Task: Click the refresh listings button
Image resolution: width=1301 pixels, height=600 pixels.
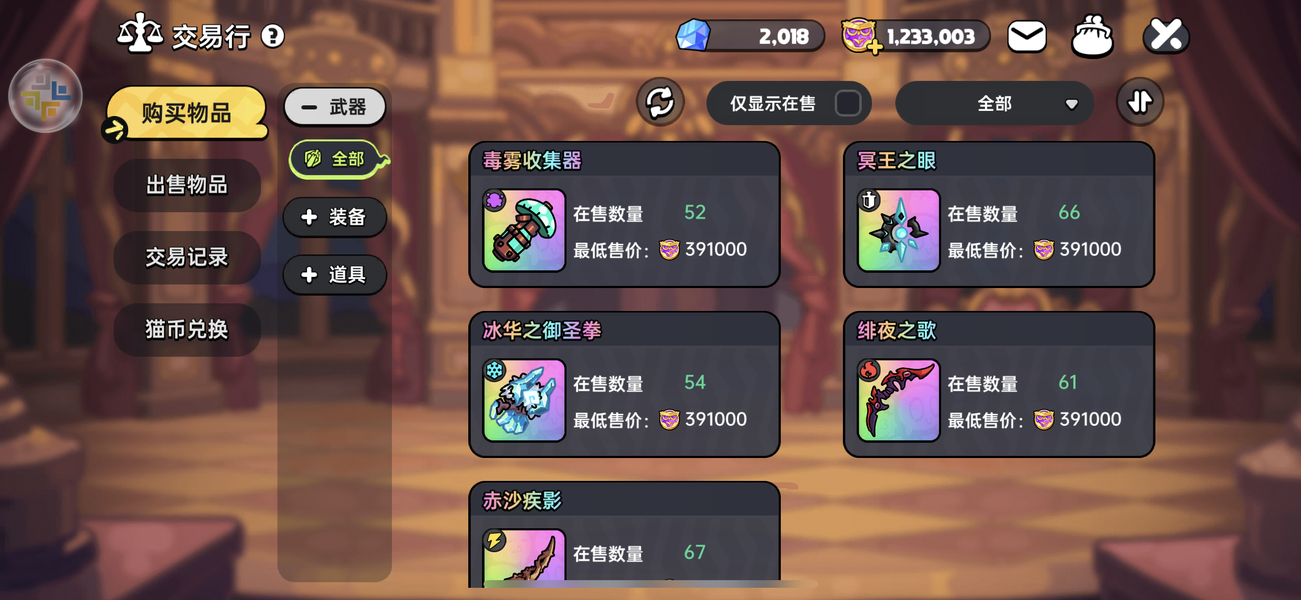Action: coord(660,102)
